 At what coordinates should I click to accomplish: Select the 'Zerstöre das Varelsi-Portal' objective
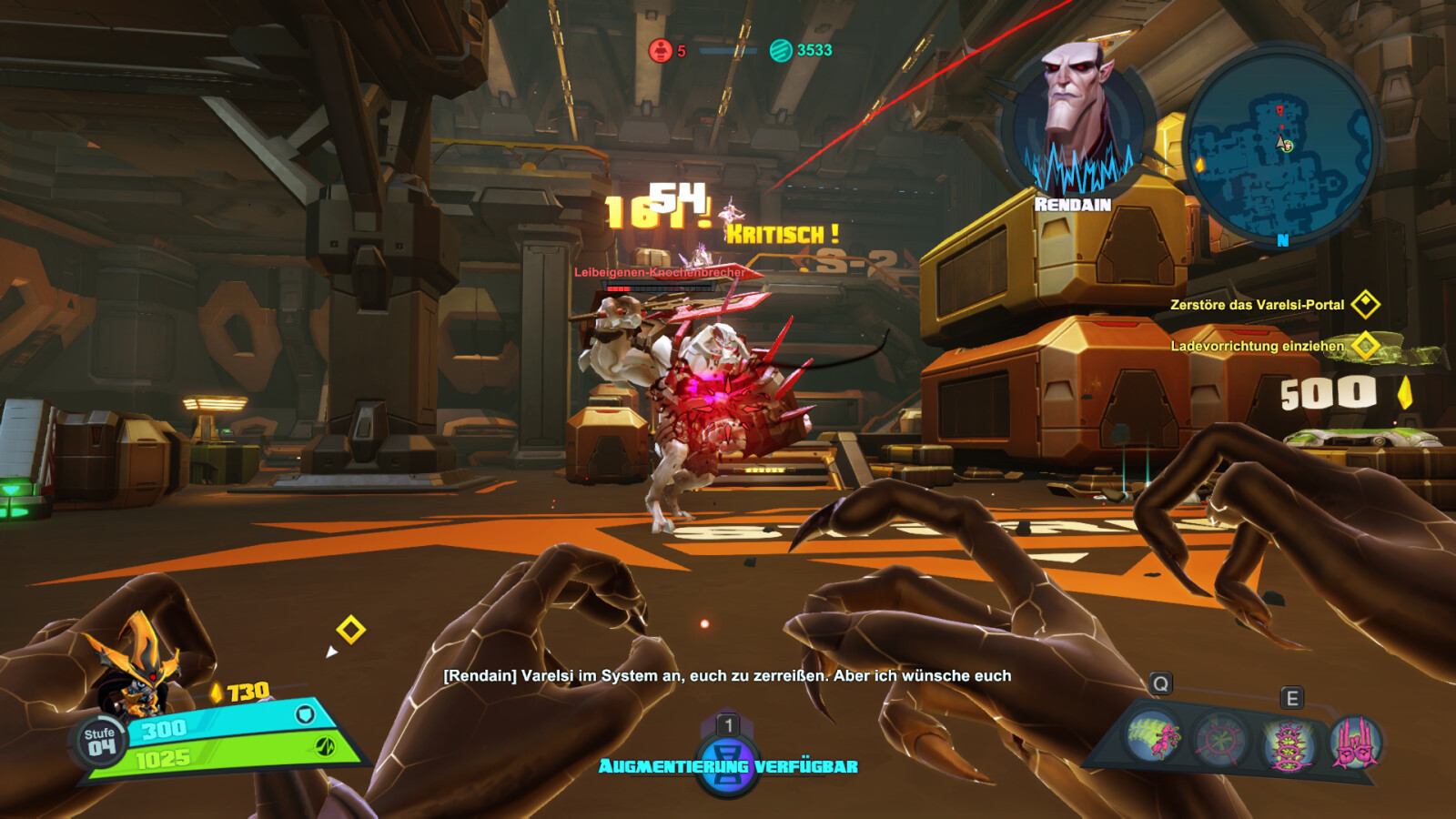coord(1257,305)
